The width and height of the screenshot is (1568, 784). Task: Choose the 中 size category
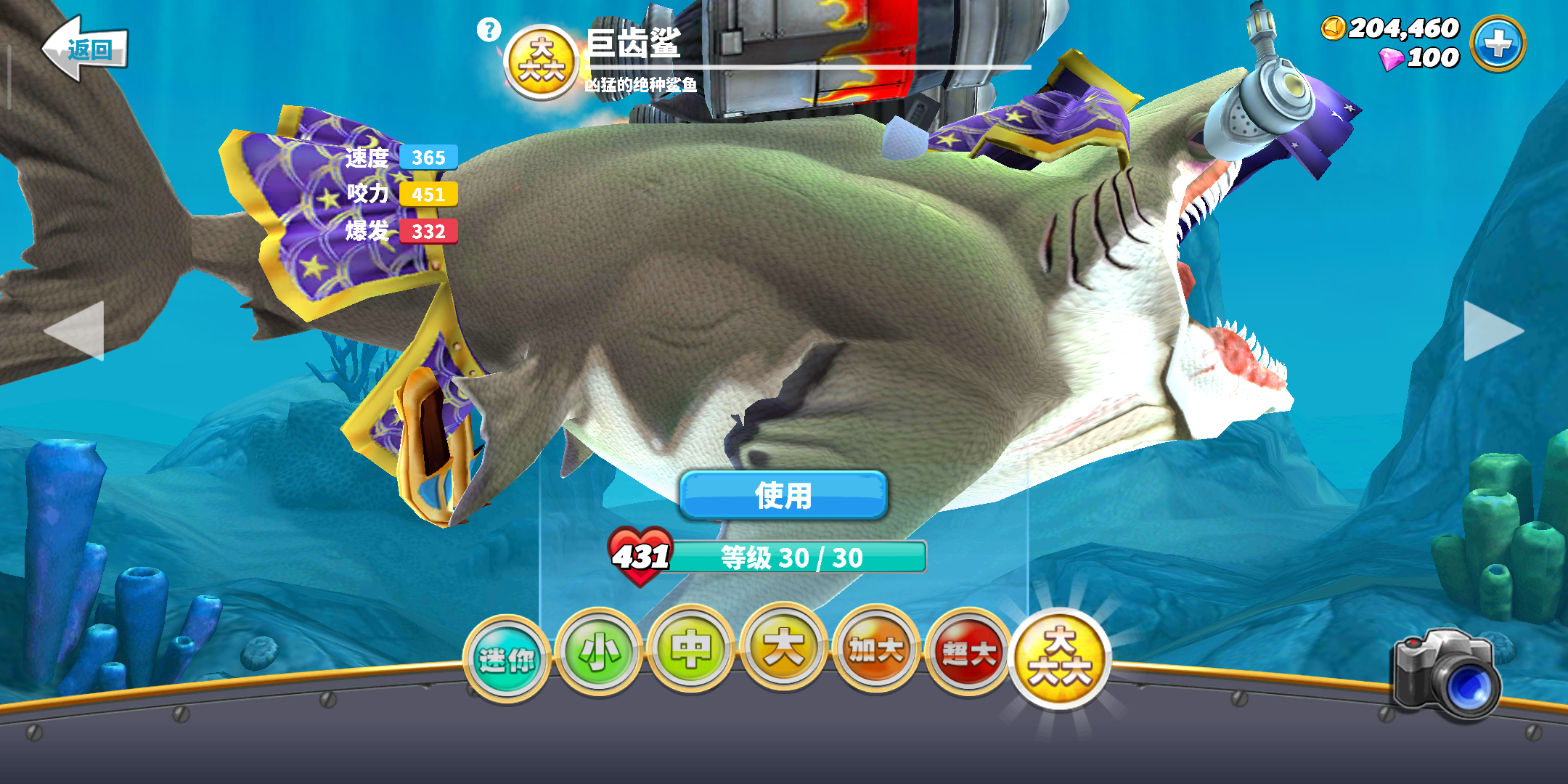coord(690,648)
